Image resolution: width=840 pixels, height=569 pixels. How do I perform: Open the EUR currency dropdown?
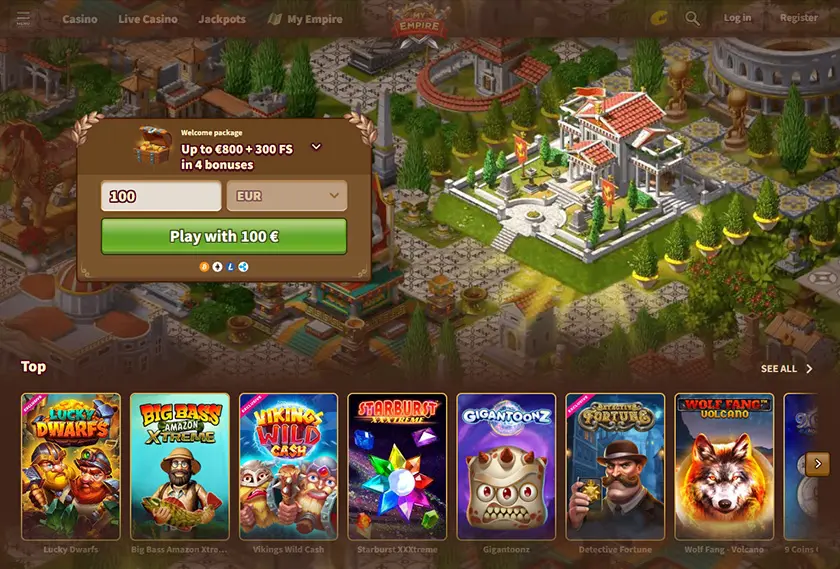(287, 196)
